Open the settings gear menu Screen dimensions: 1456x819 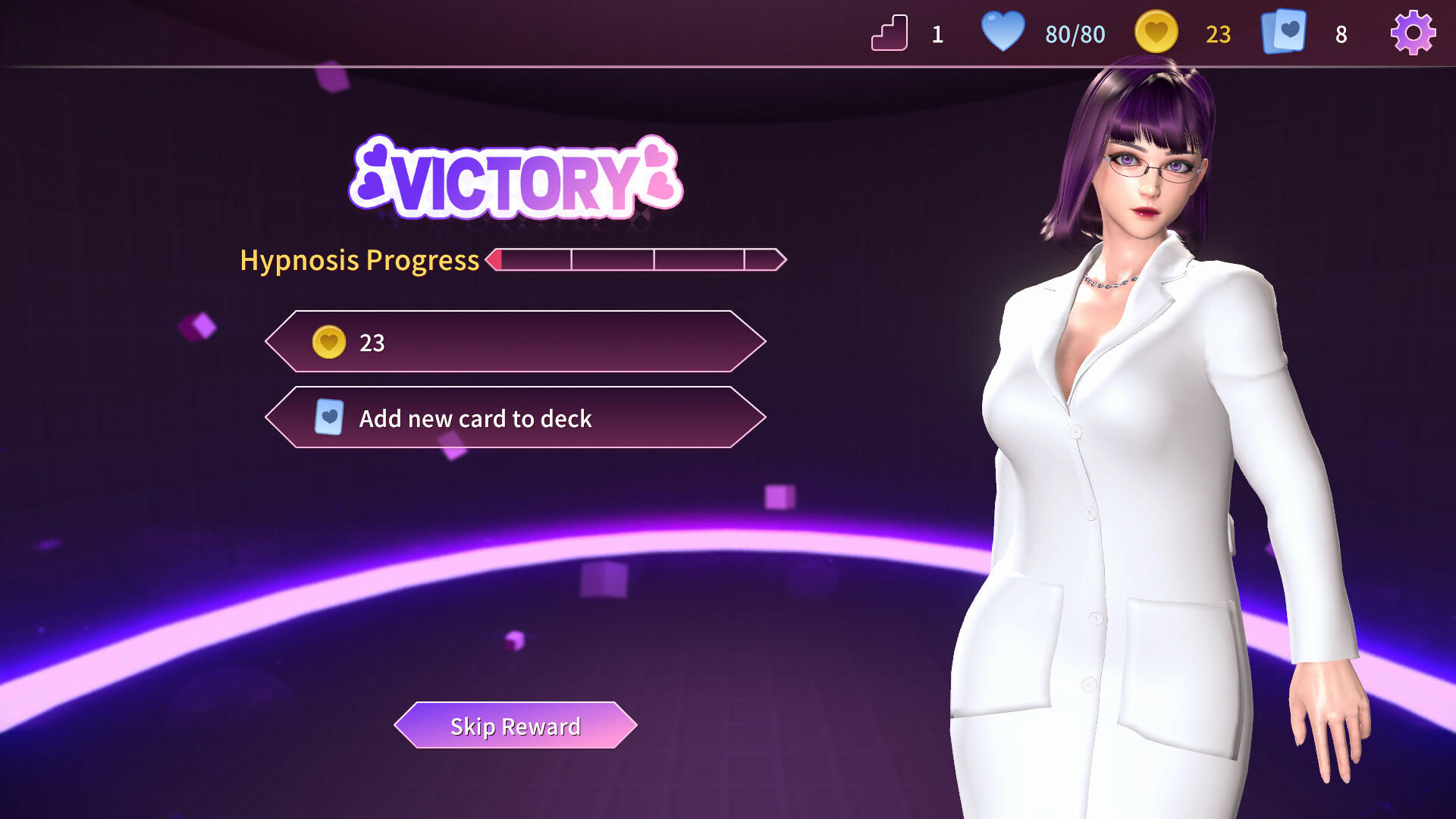(x=1413, y=33)
